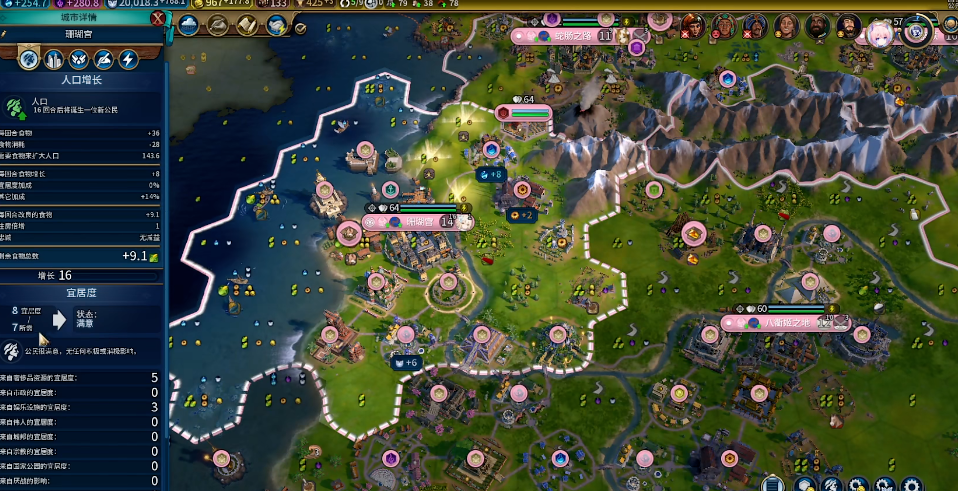Viewport: 958px width, 491px height.
Task: Switch to the buildings skyline tab
Action: (x=53, y=59)
